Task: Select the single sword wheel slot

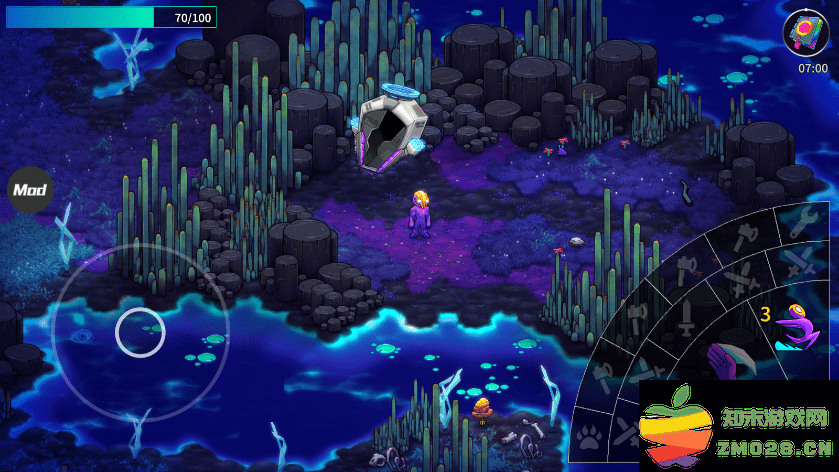Action: click(x=688, y=320)
